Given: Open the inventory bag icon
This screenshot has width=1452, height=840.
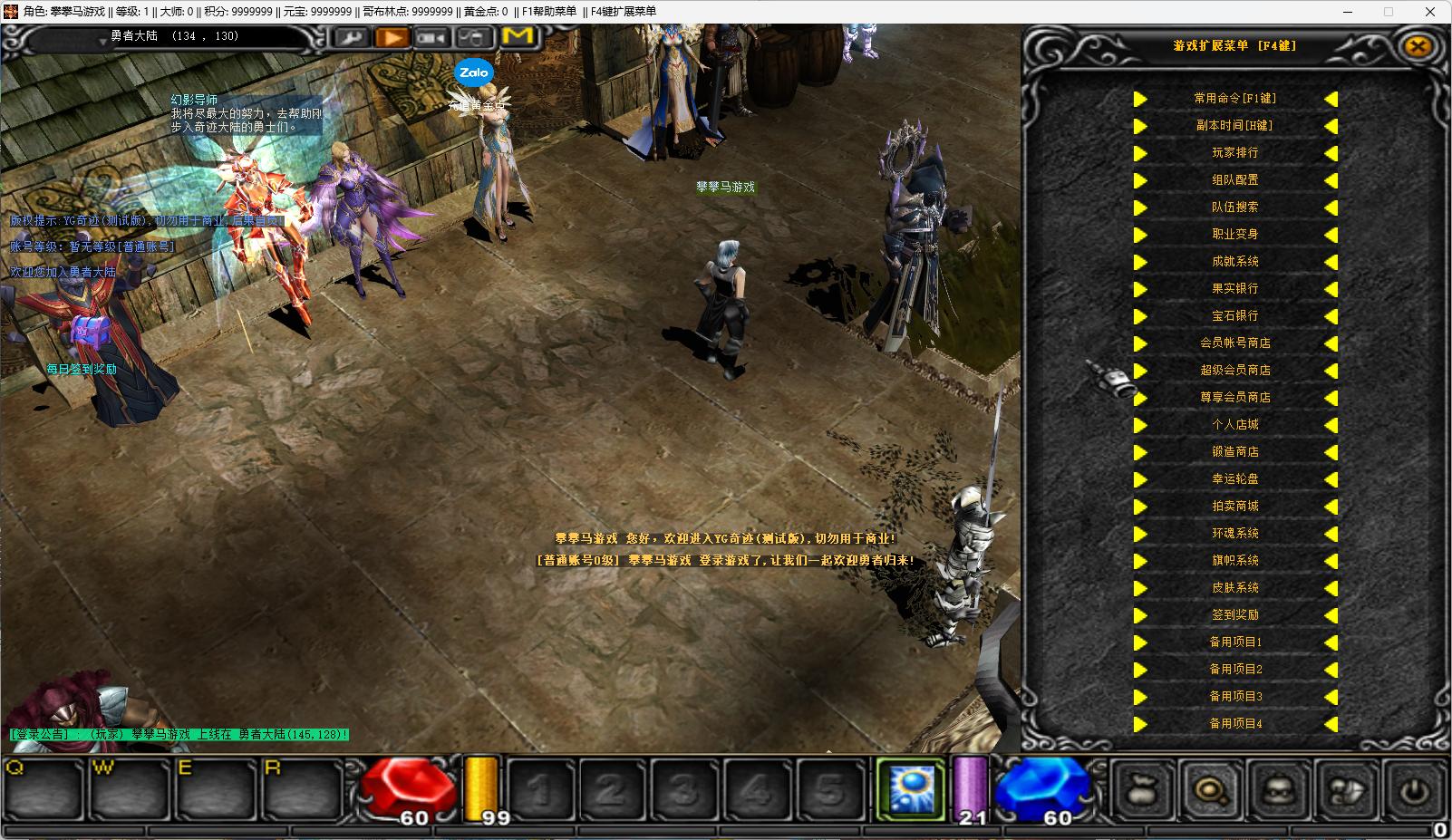Looking at the screenshot, I should click(x=1142, y=791).
